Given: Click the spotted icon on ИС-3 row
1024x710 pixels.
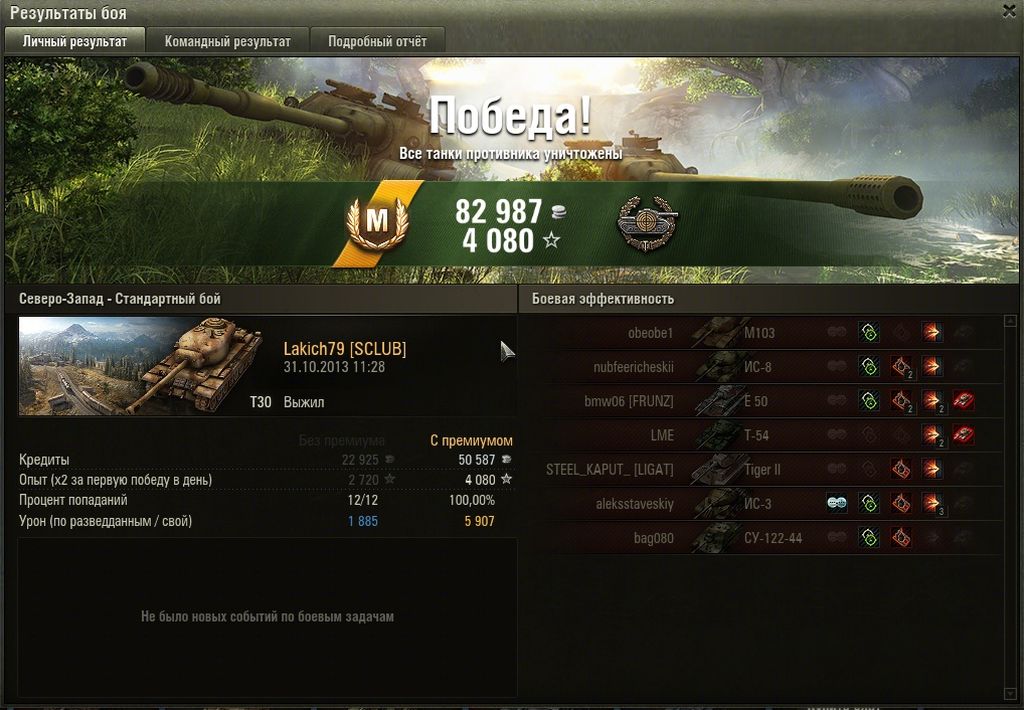Looking at the screenshot, I should [837, 504].
